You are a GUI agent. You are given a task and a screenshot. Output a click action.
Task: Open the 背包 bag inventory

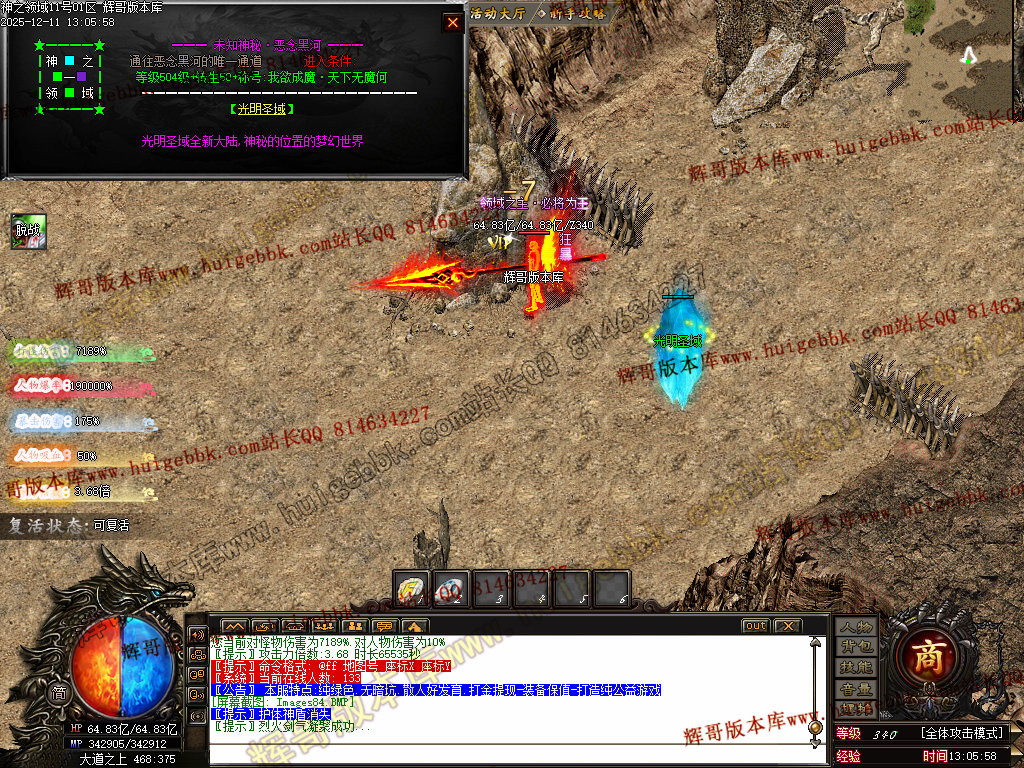click(x=856, y=647)
